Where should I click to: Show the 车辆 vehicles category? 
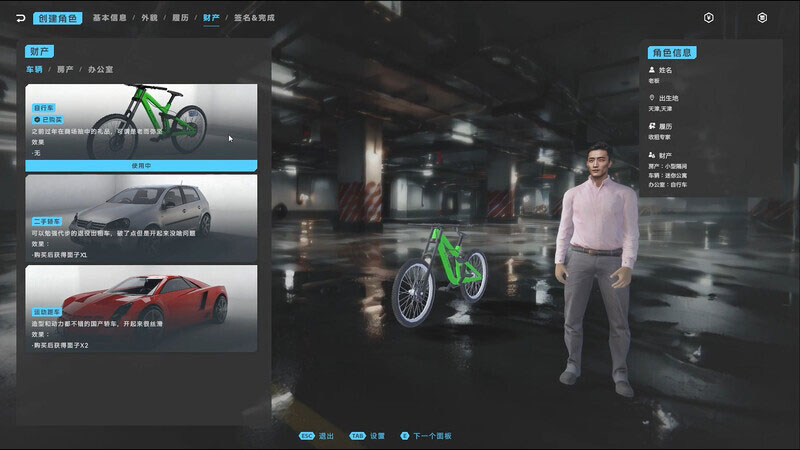35,69
